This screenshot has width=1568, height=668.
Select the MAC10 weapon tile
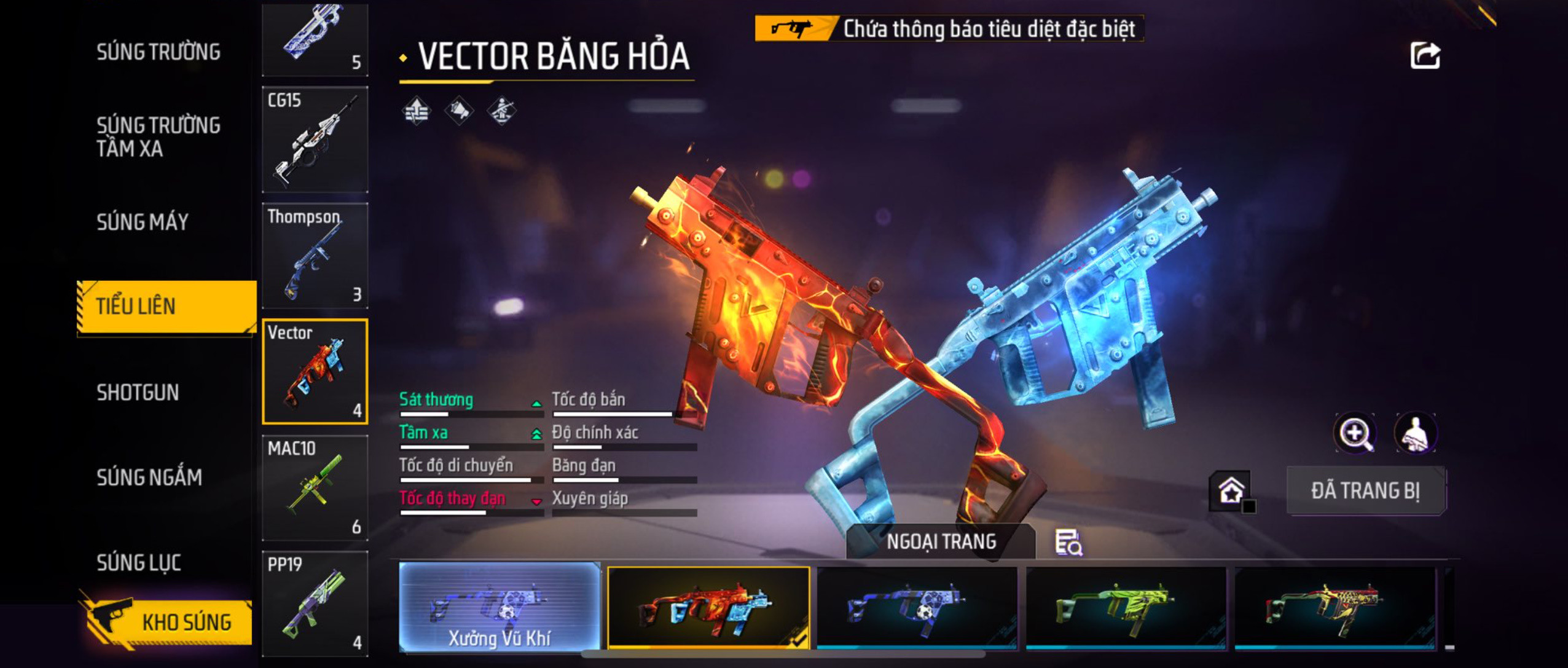(x=315, y=488)
